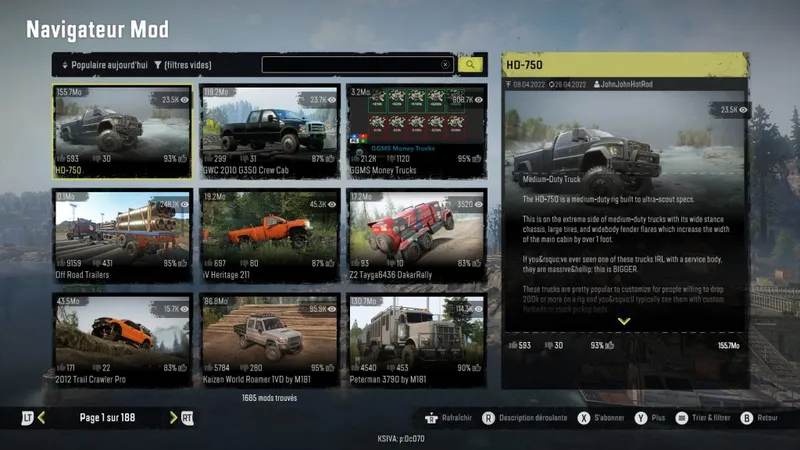Pick the Z2 Tayga6436 DakarRally mod
The width and height of the screenshot is (800, 450).
413,235
